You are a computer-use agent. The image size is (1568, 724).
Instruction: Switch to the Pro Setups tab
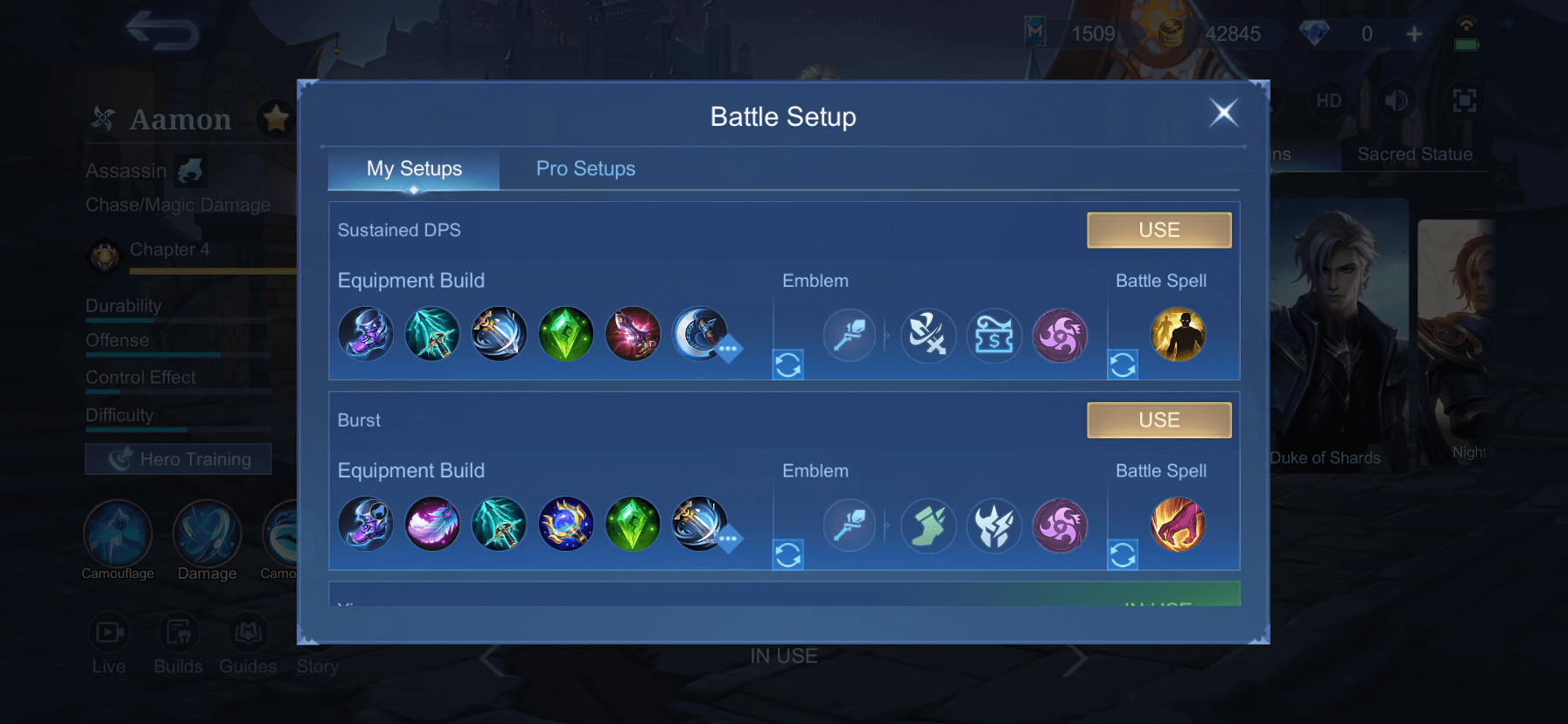[585, 169]
